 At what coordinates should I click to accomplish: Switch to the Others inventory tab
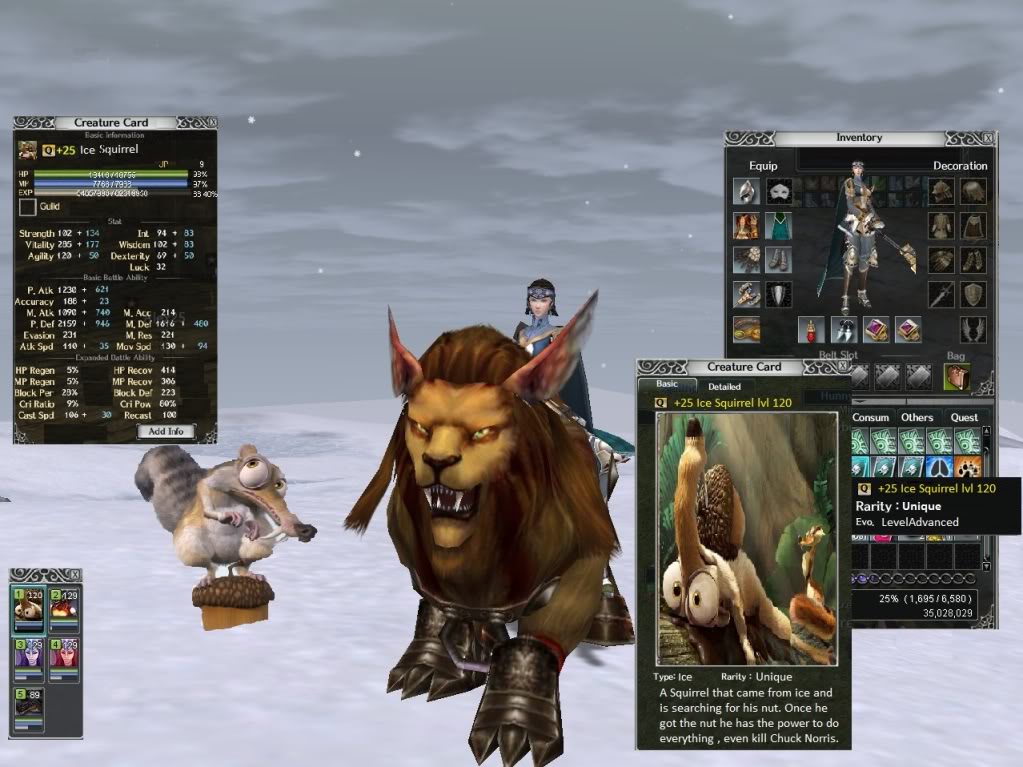tap(917, 417)
